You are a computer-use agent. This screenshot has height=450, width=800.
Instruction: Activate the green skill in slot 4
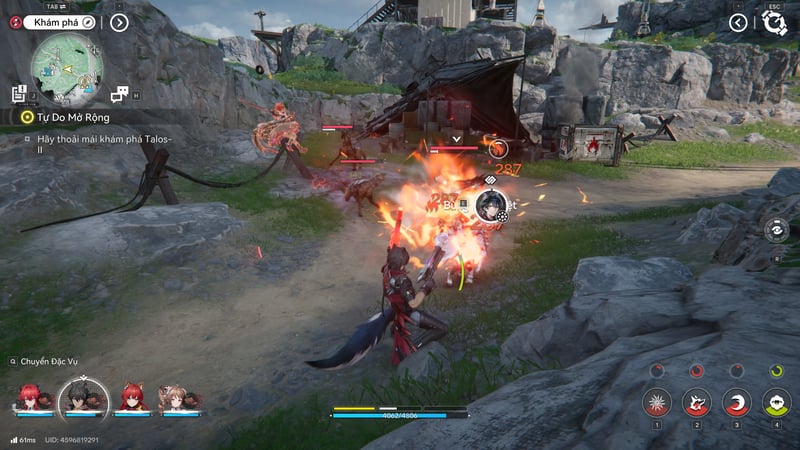(776, 402)
